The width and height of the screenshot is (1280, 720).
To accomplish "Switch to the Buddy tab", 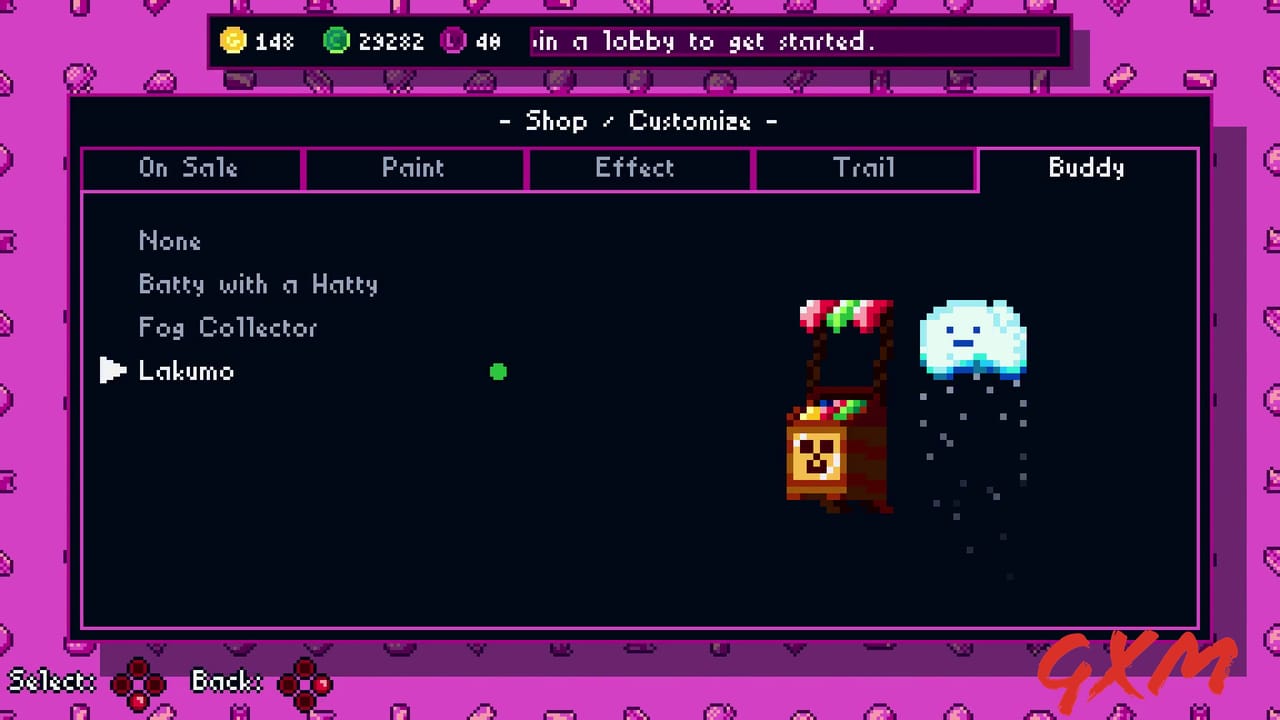I will pos(1086,168).
